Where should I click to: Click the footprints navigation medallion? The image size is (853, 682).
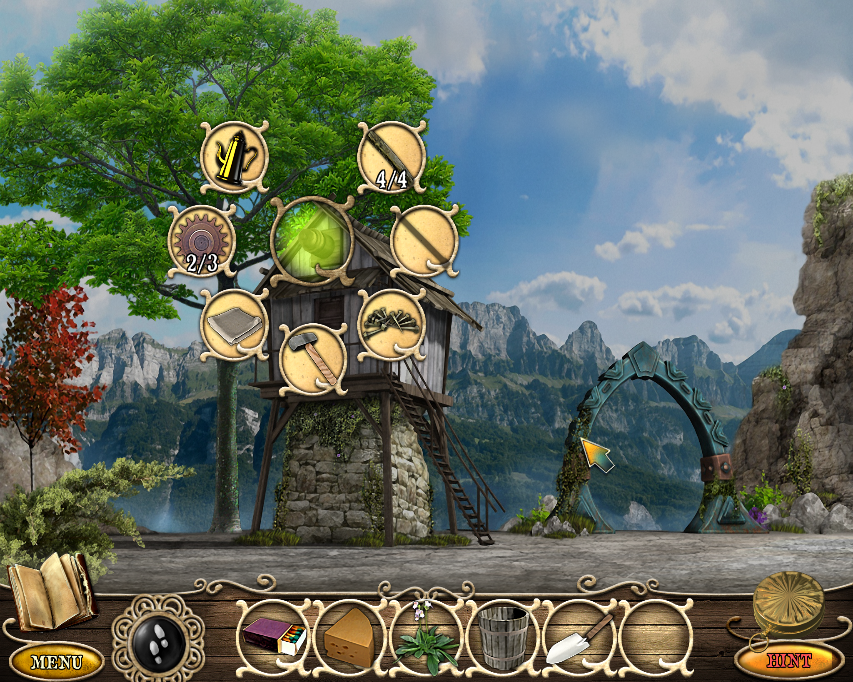(157, 636)
